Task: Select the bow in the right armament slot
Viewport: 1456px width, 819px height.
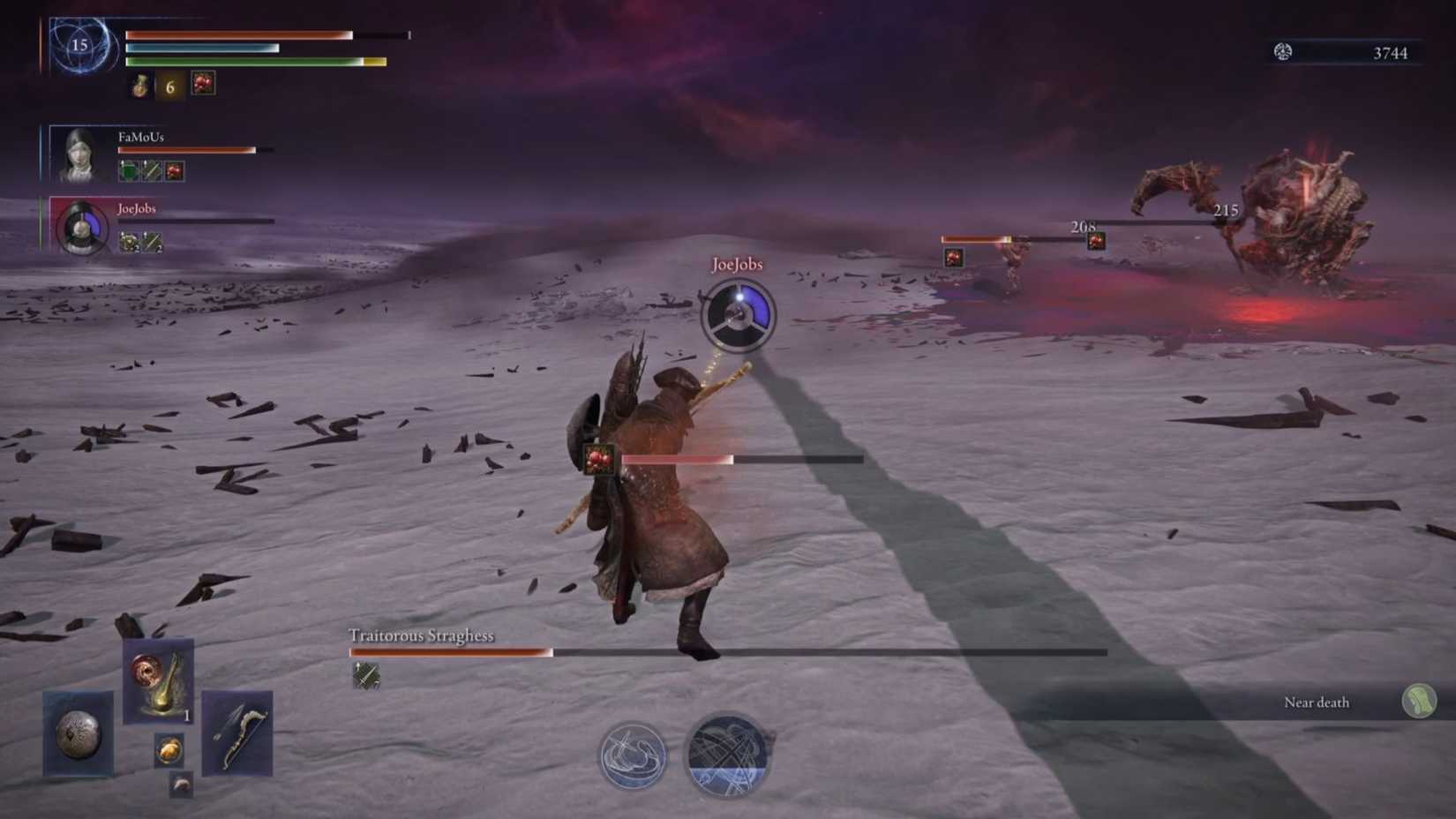Action: (x=239, y=736)
